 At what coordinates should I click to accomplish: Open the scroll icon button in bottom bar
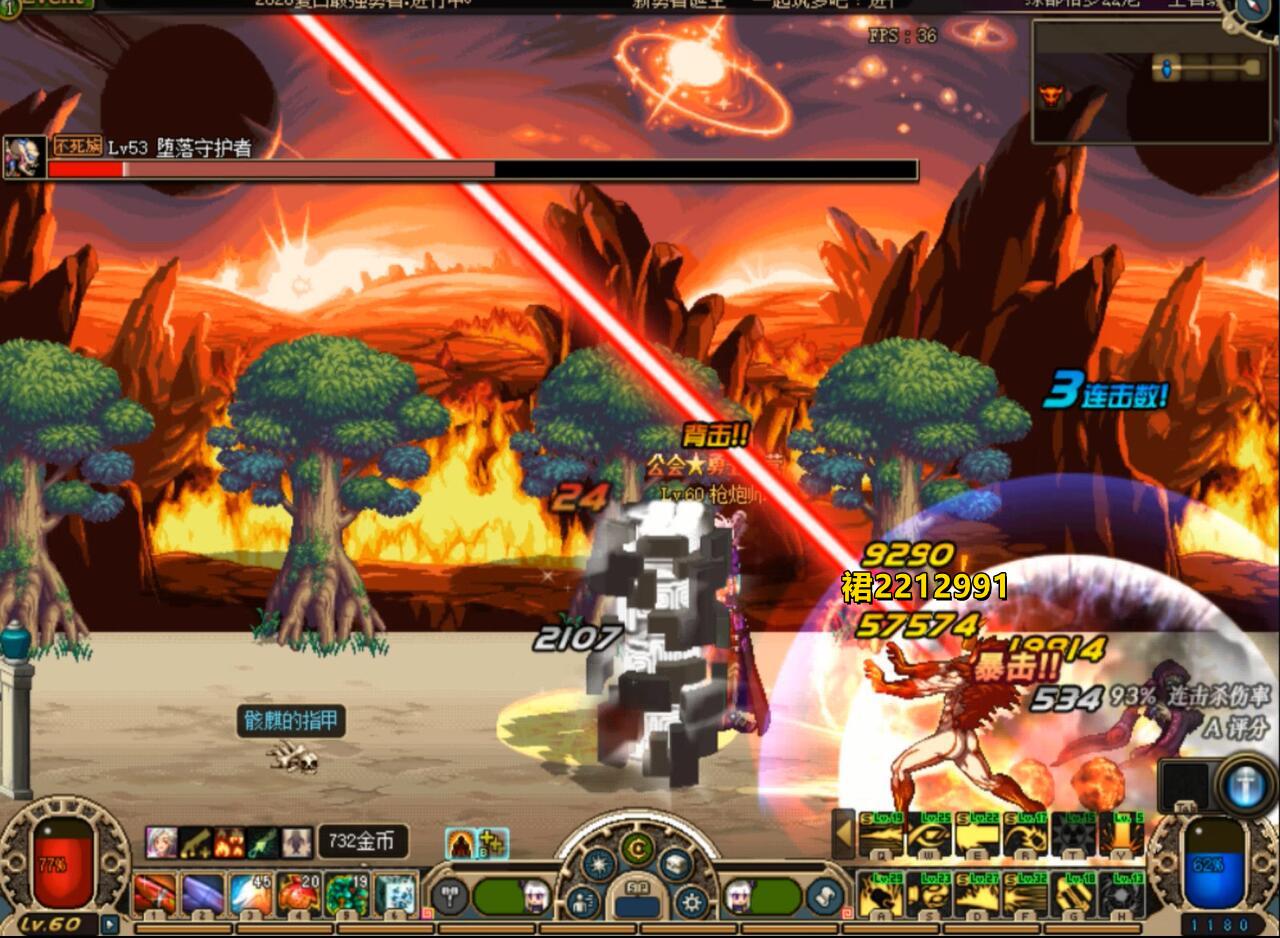click(x=825, y=896)
